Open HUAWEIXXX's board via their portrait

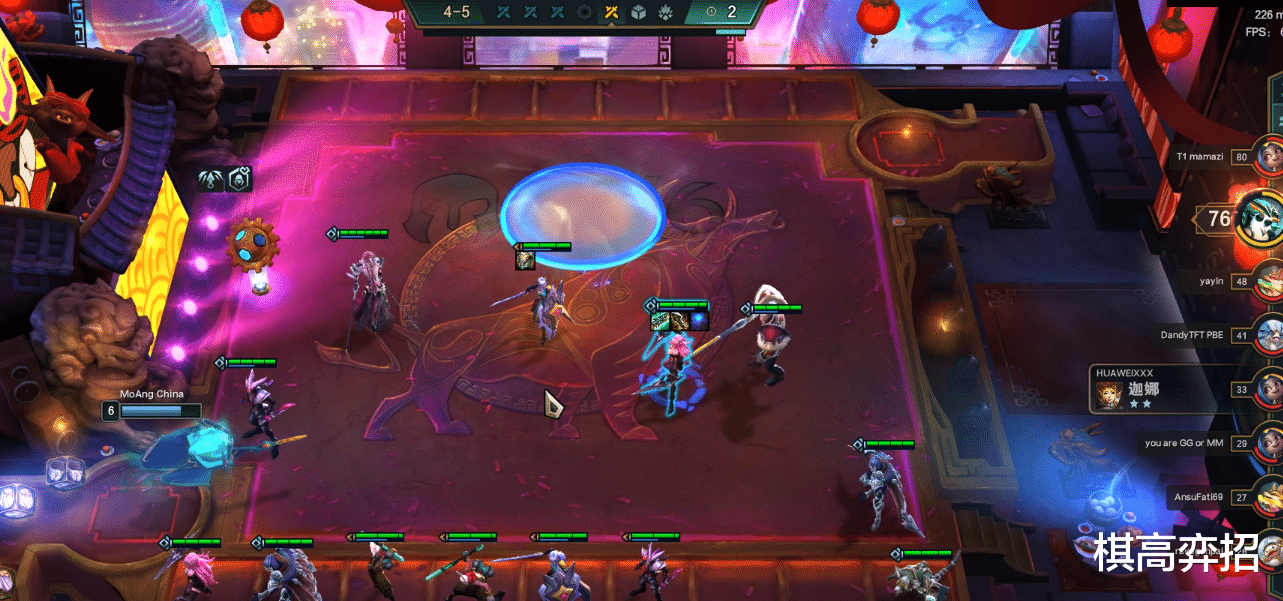coord(1270,388)
